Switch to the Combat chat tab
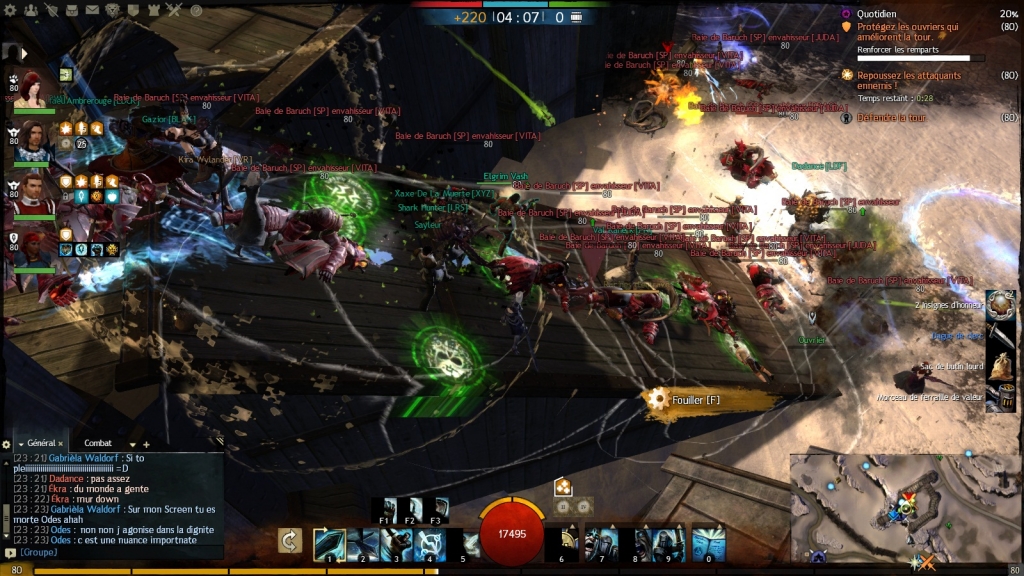 (x=98, y=443)
